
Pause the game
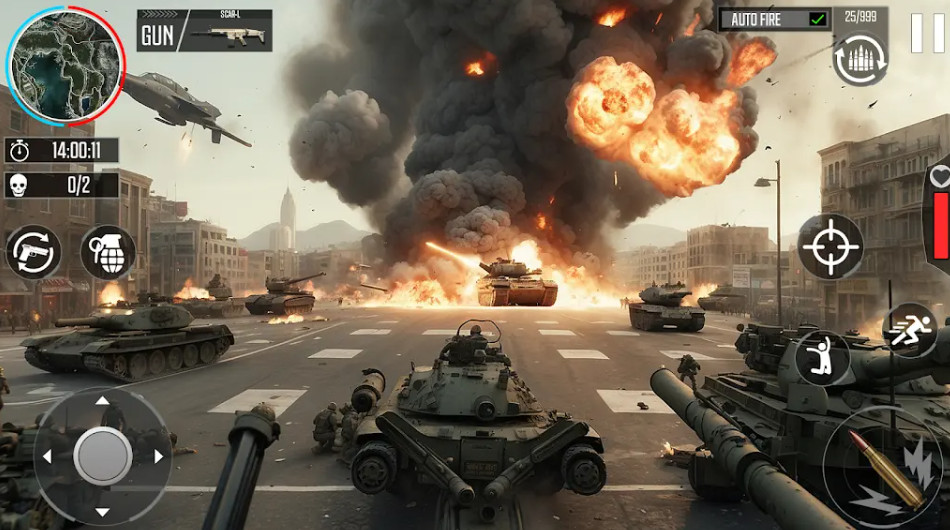tap(927, 33)
